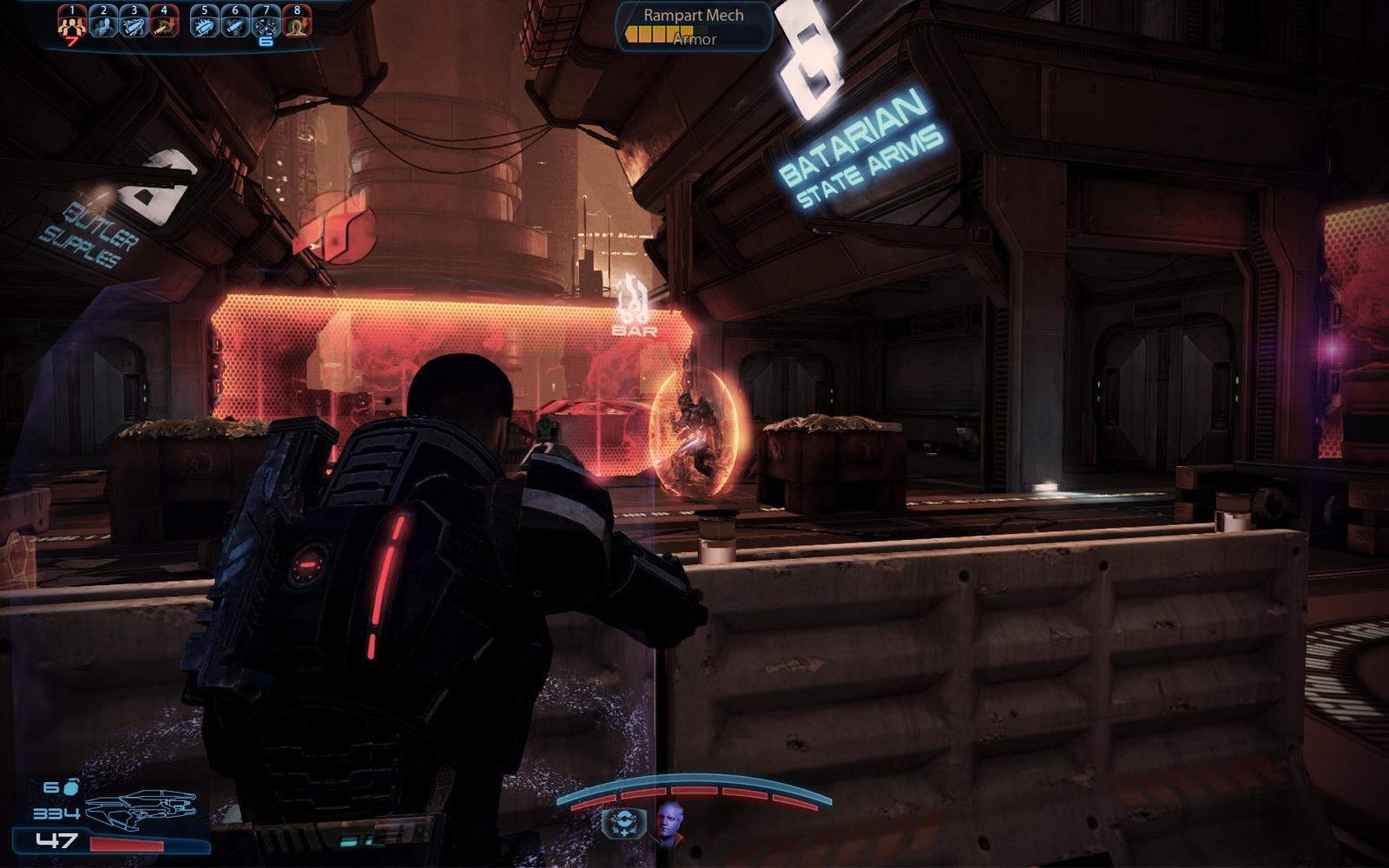Screen dimensions: 1389x868
Task: Activate the head silhouette ability in slot 8
Action: tap(297, 21)
